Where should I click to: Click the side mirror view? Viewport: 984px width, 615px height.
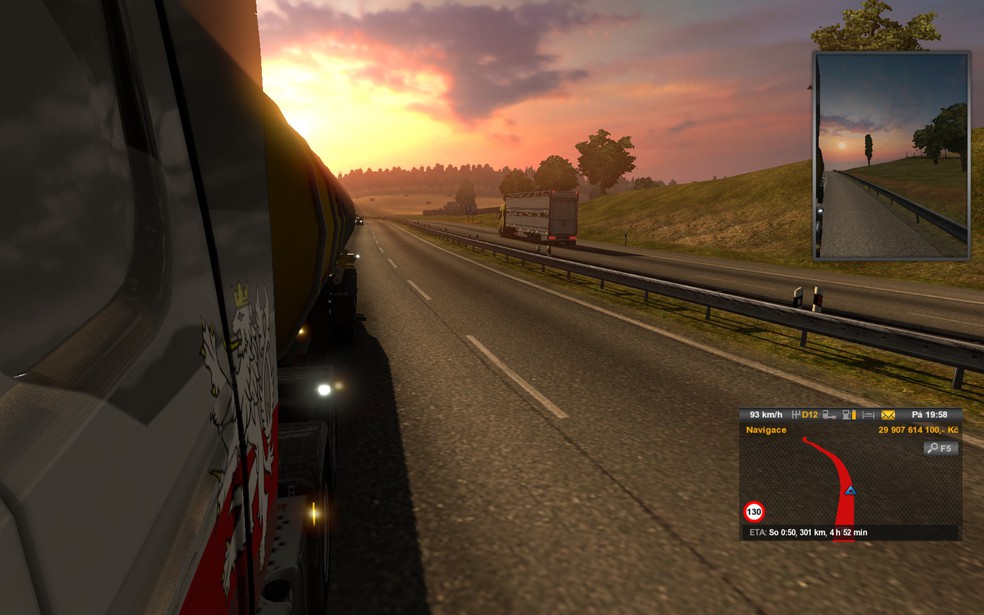(x=891, y=156)
